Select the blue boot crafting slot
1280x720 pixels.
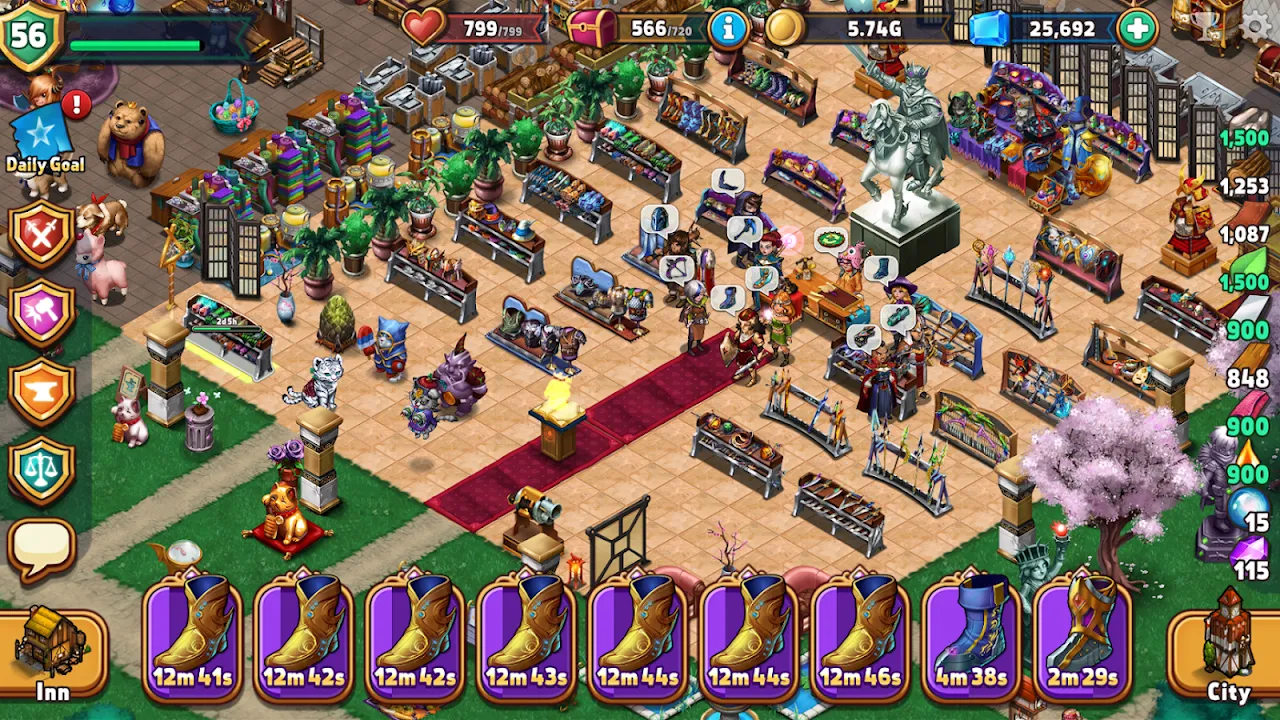tap(971, 635)
